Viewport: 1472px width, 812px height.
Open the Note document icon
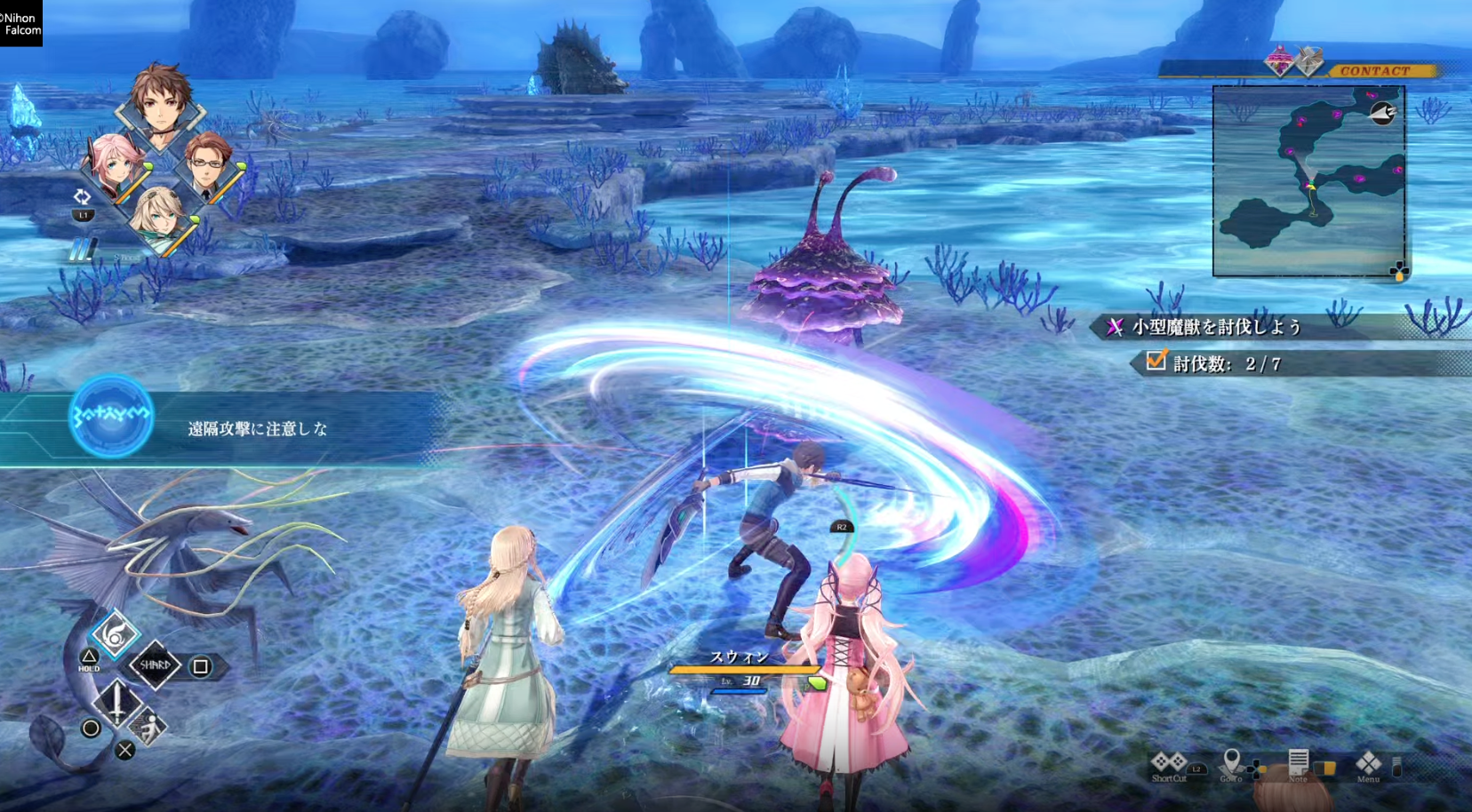click(1299, 760)
